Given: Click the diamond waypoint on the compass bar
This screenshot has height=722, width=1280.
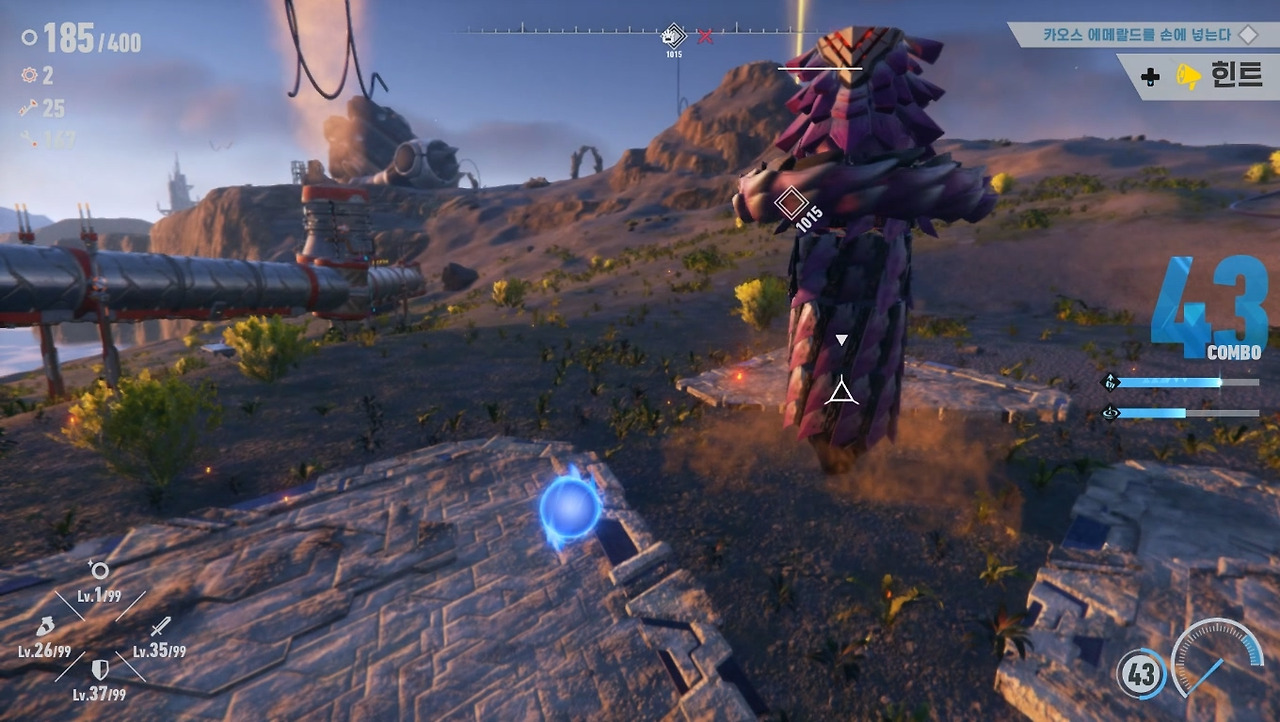Looking at the screenshot, I should tap(674, 37).
